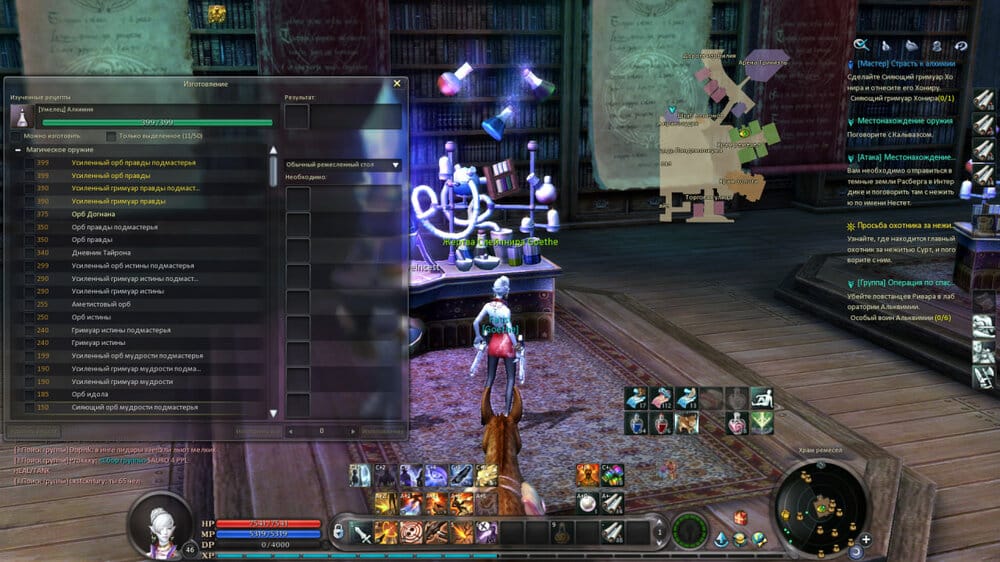Close the Изготовление crafting window
The width and height of the screenshot is (1000, 562).
(397, 84)
